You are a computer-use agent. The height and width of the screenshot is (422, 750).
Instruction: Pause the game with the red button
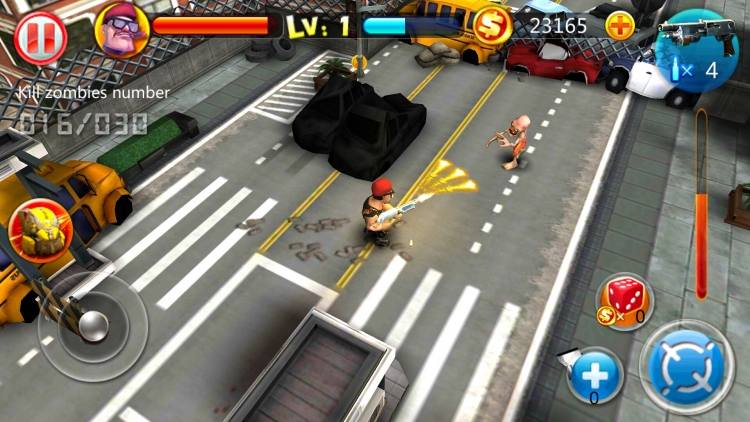pyautogui.click(x=40, y=37)
